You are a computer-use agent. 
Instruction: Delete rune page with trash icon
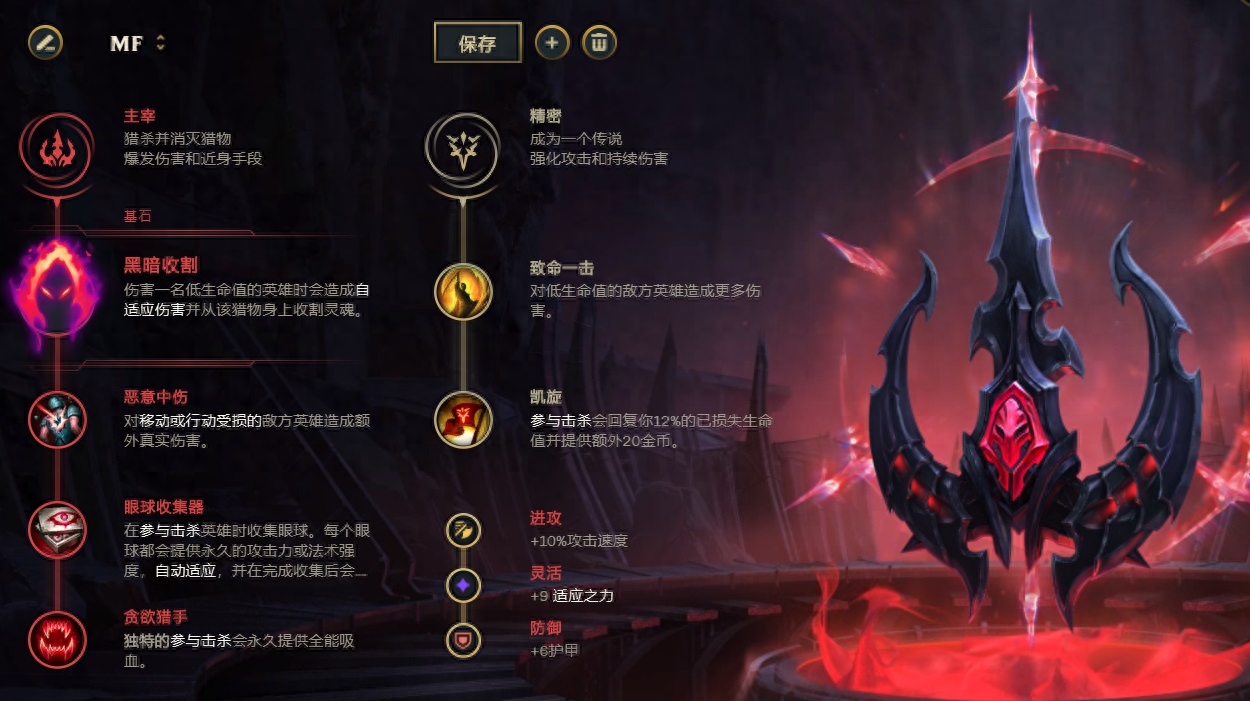599,42
